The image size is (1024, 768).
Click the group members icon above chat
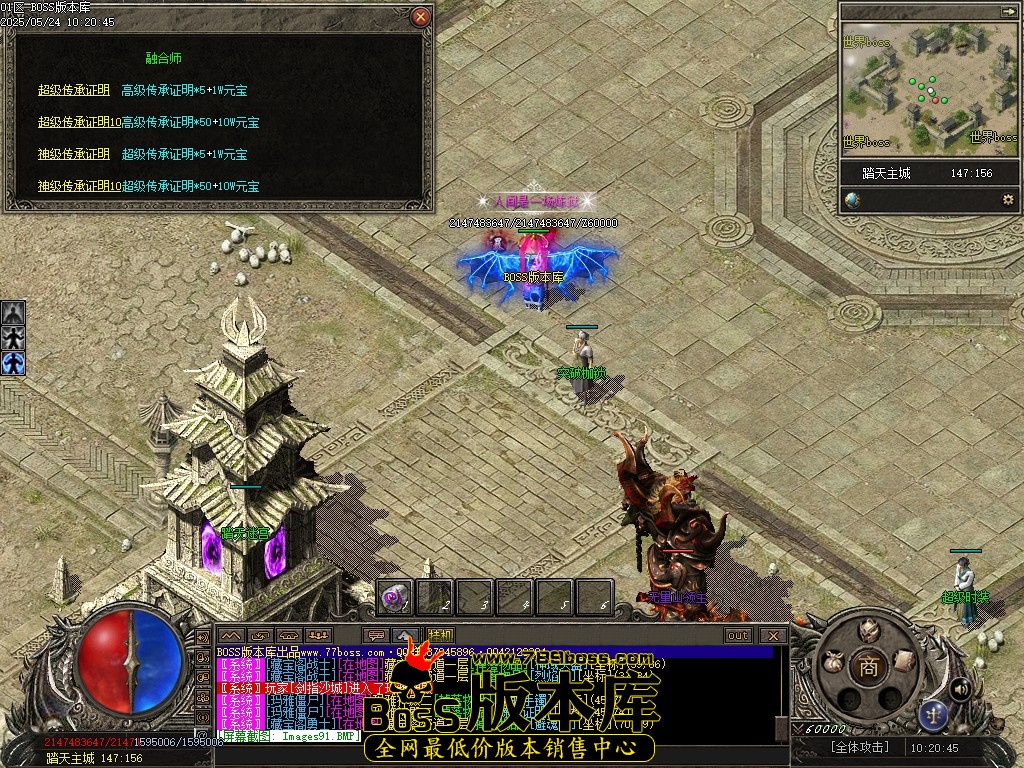click(x=318, y=635)
